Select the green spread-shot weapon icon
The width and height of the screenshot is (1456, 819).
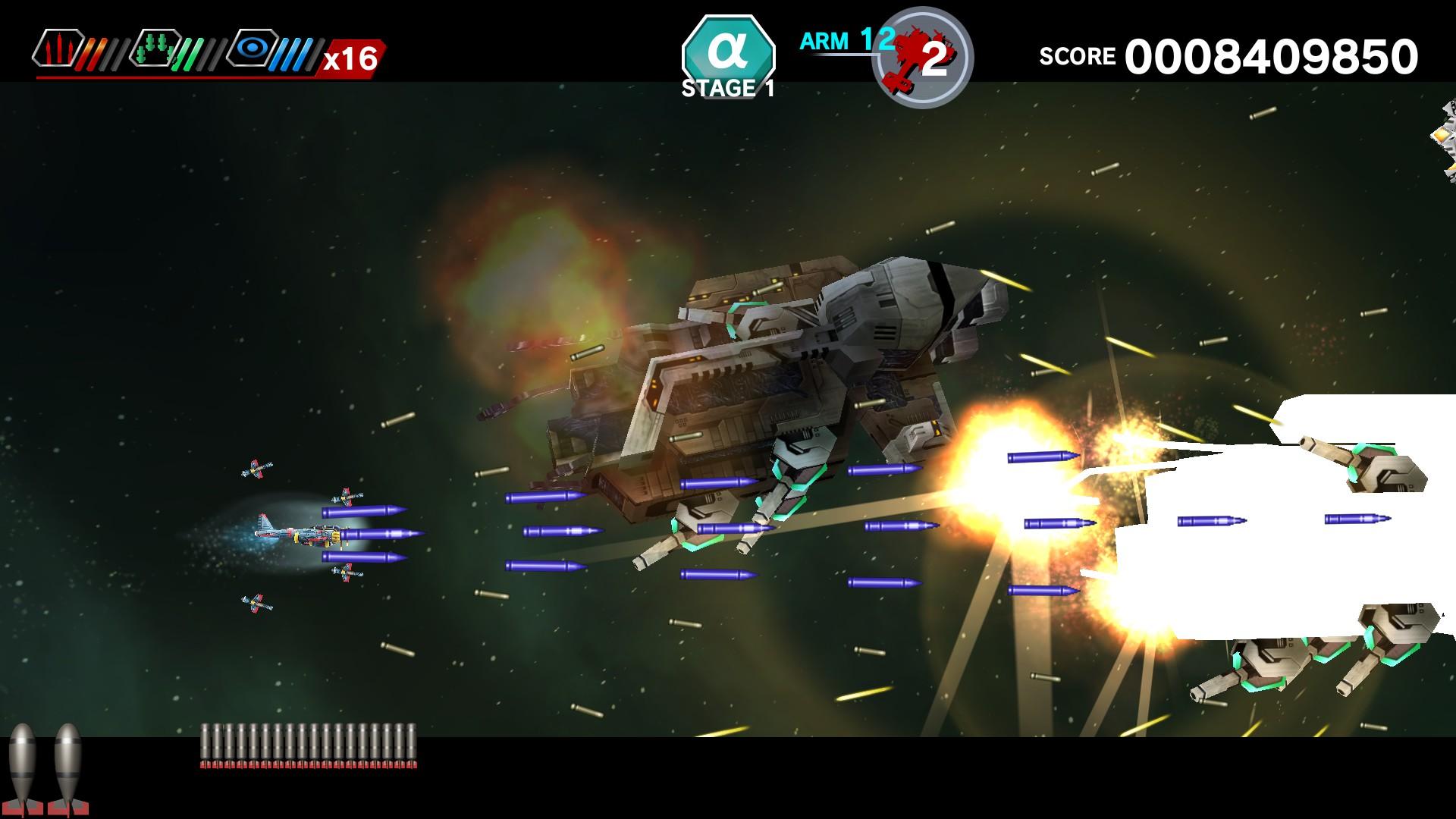point(155,49)
